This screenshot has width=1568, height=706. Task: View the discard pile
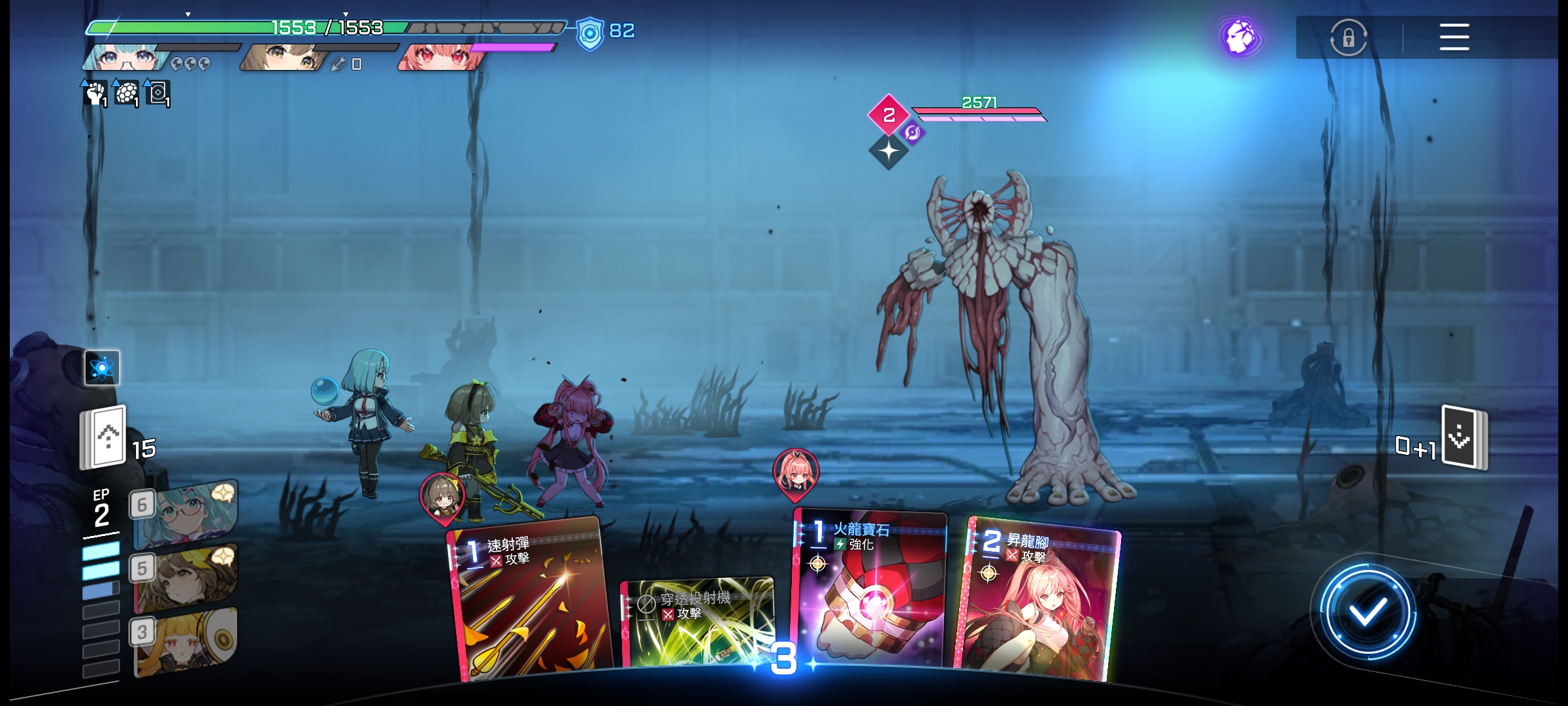(1464, 438)
